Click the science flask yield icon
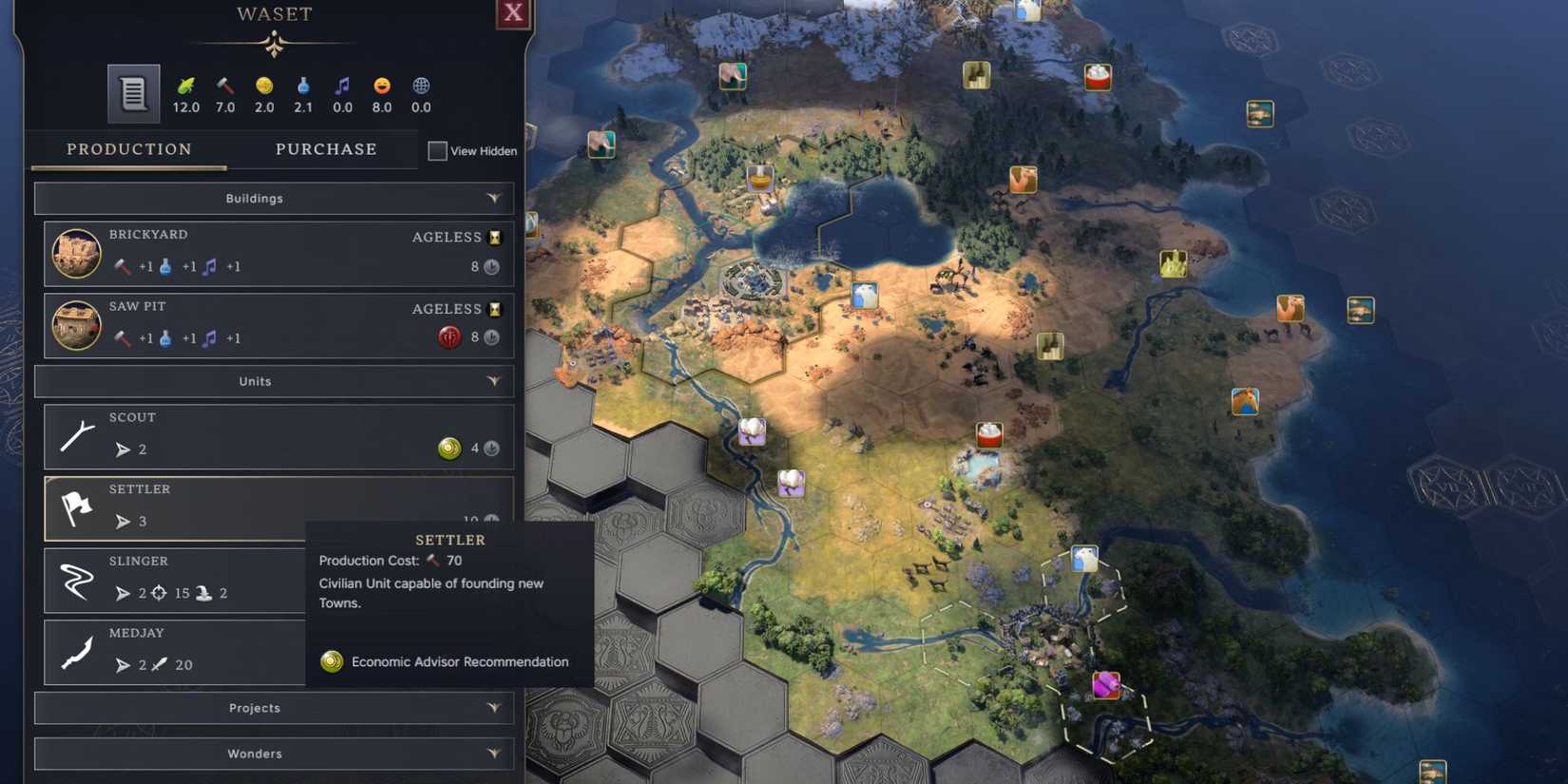This screenshot has width=1568, height=784. tap(303, 84)
